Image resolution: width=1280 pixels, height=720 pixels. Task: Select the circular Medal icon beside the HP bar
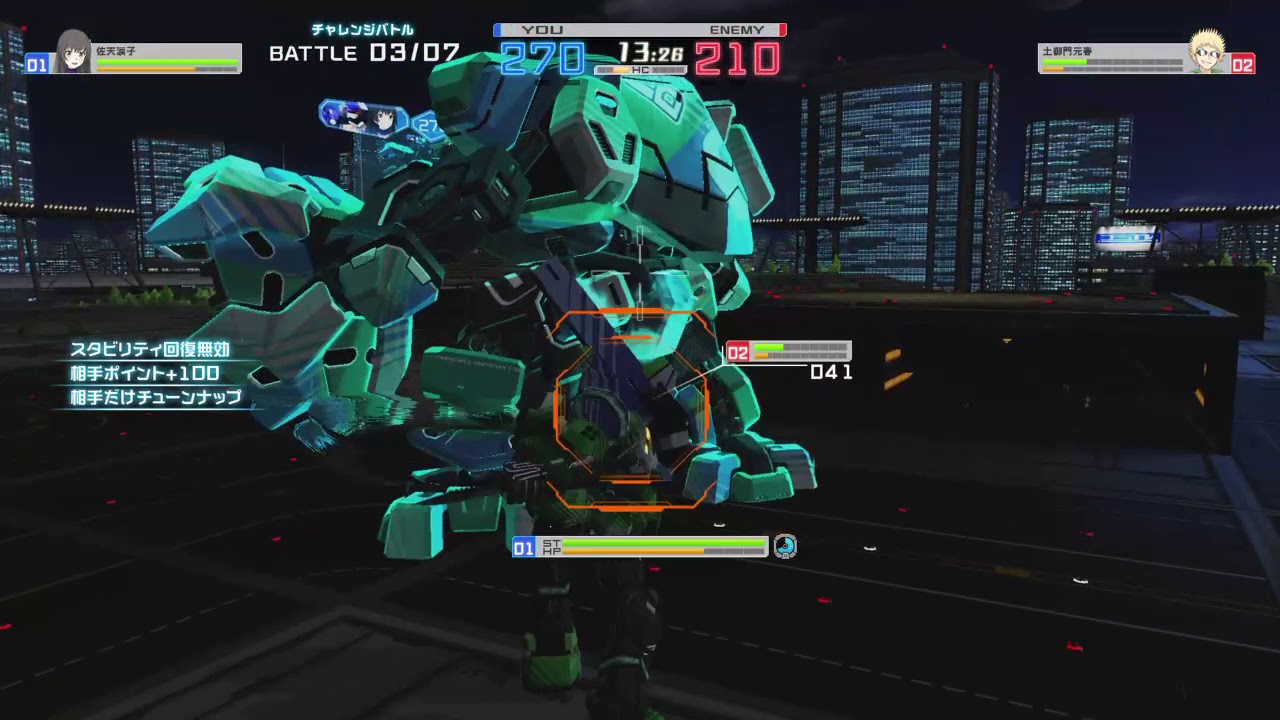click(786, 547)
